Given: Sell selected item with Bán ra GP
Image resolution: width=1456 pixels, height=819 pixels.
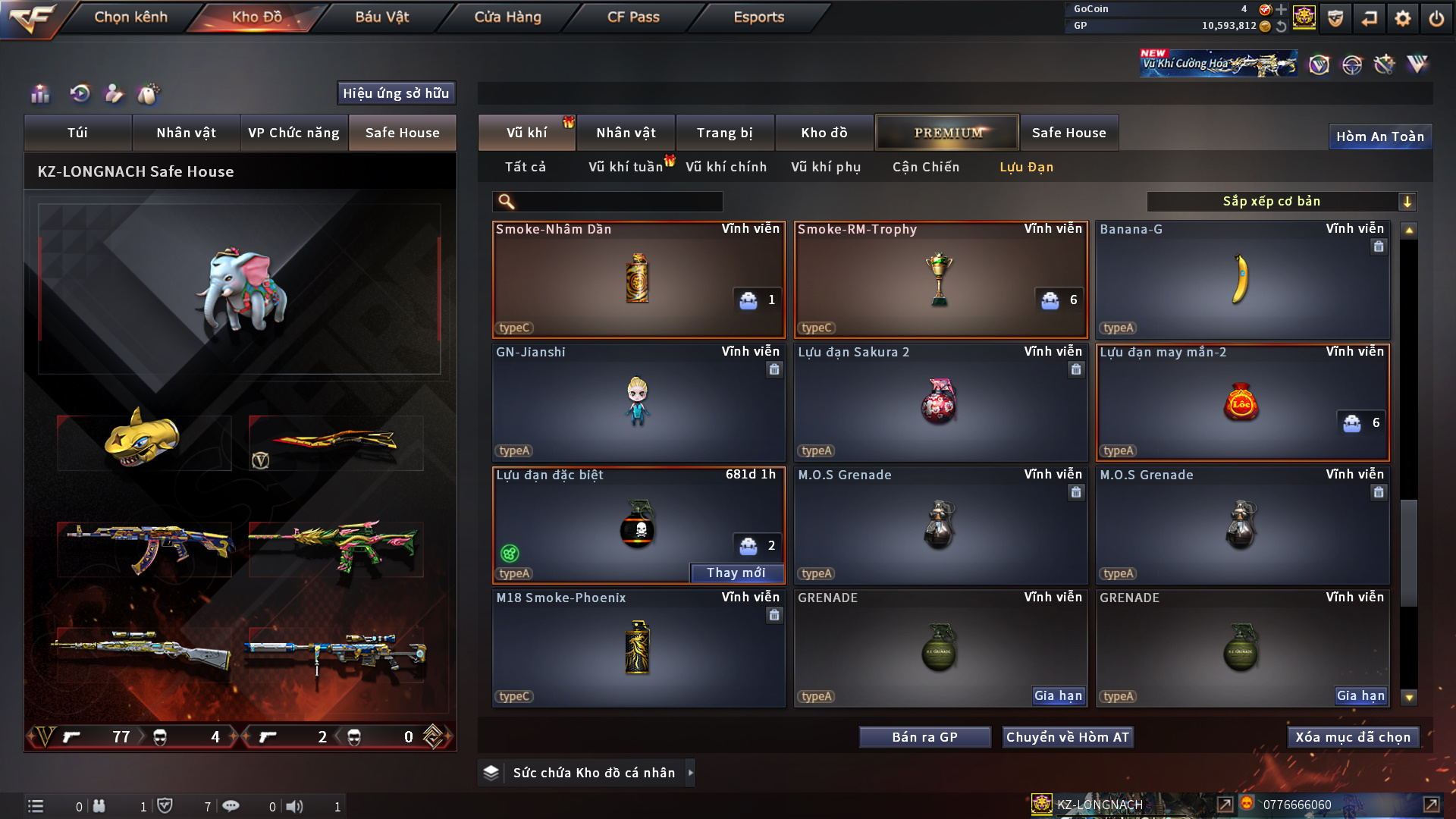Looking at the screenshot, I should click(x=924, y=737).
